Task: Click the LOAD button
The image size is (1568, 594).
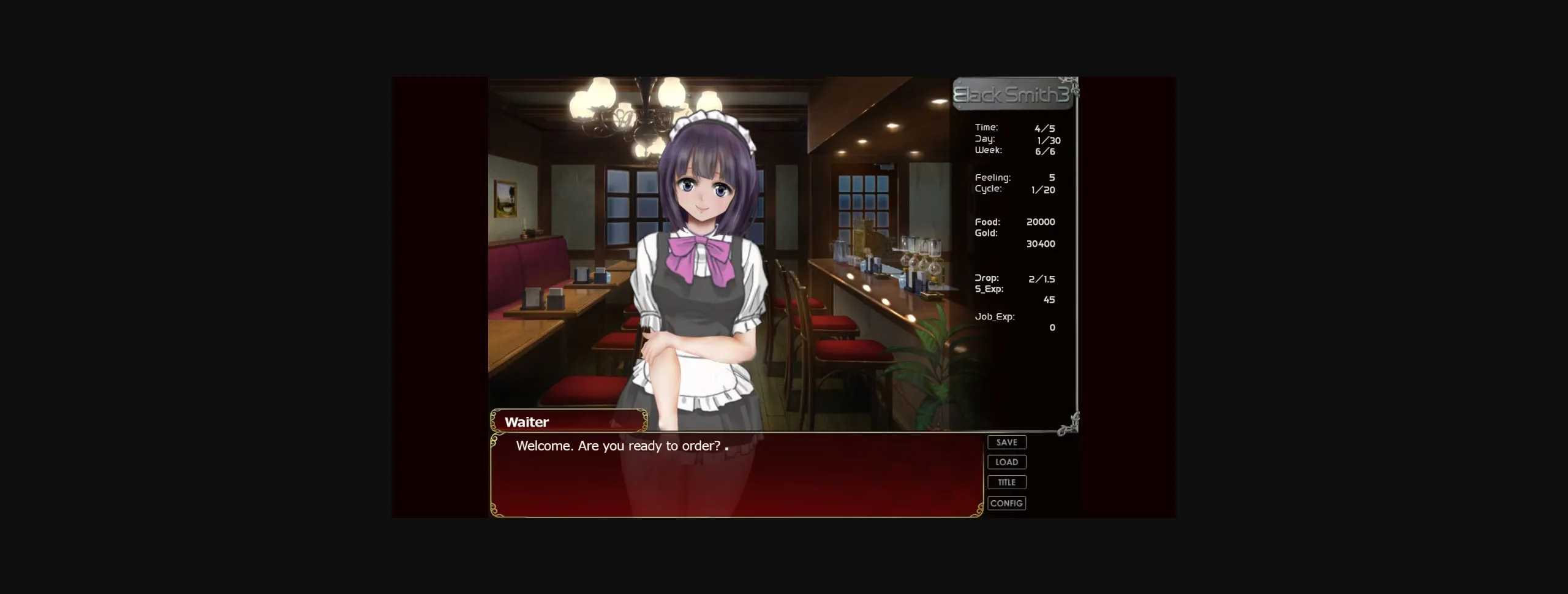Action: tap(1006, 462)
